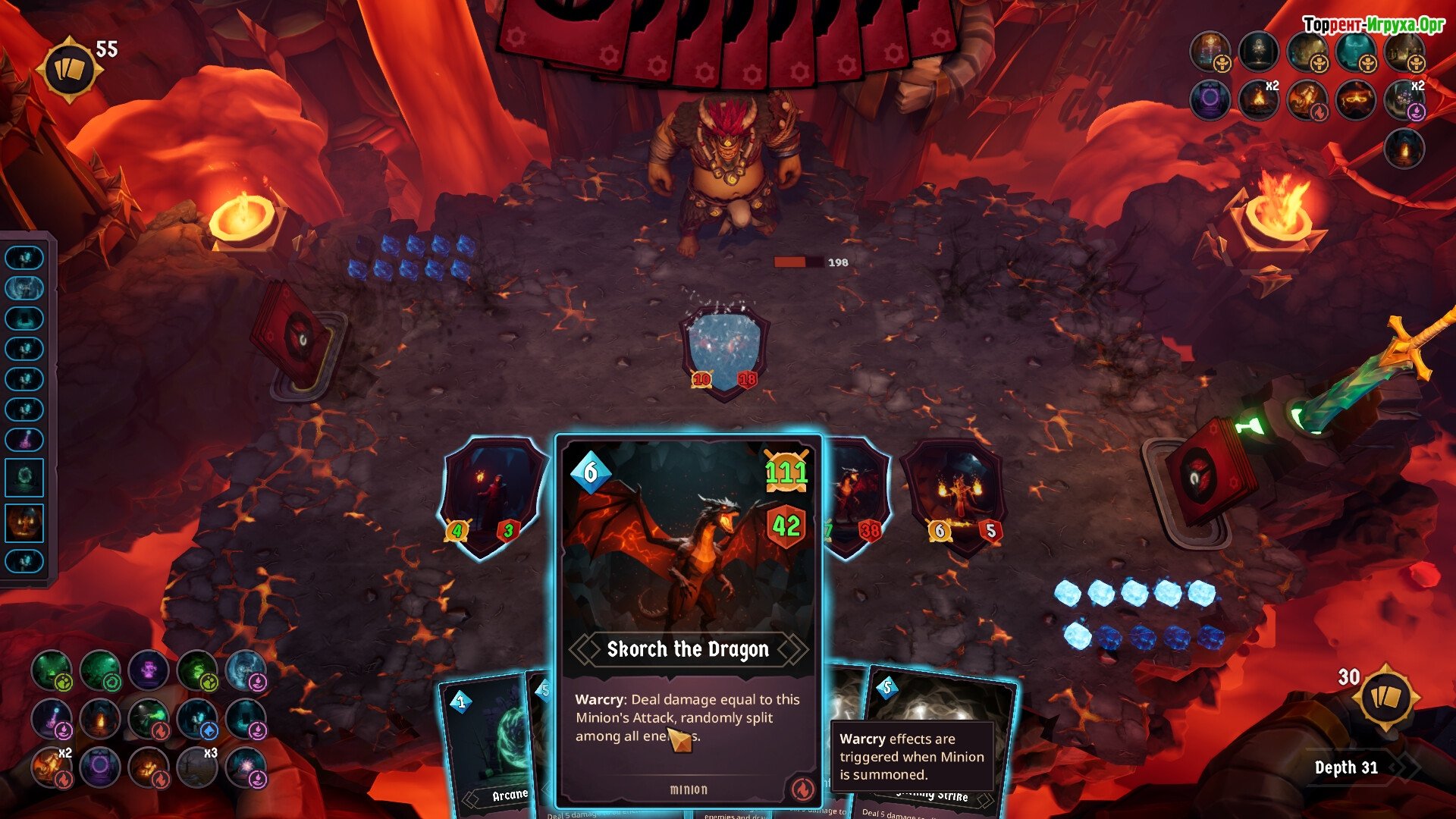The width and height of the screenshot is (1456, 819).
Task: Inspect the blue swirling vortex relic
Action: pyautogui.click(x=246, y=670)
